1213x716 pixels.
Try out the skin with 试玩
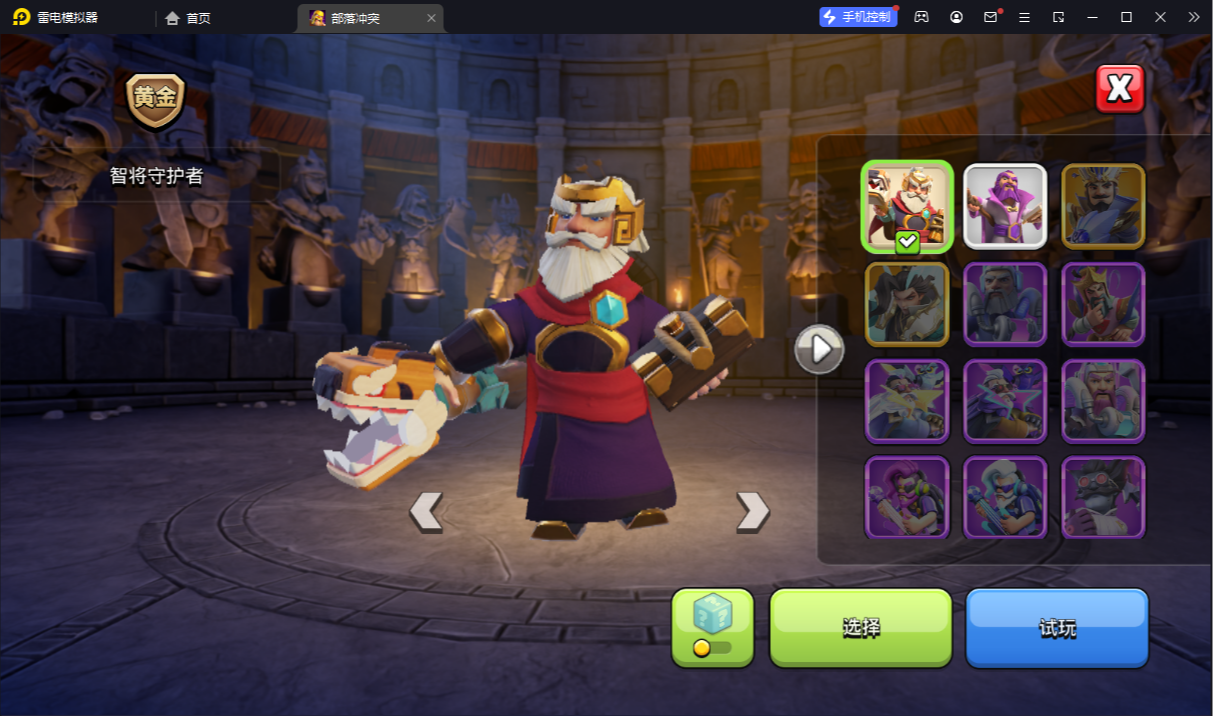(1056, 627)
